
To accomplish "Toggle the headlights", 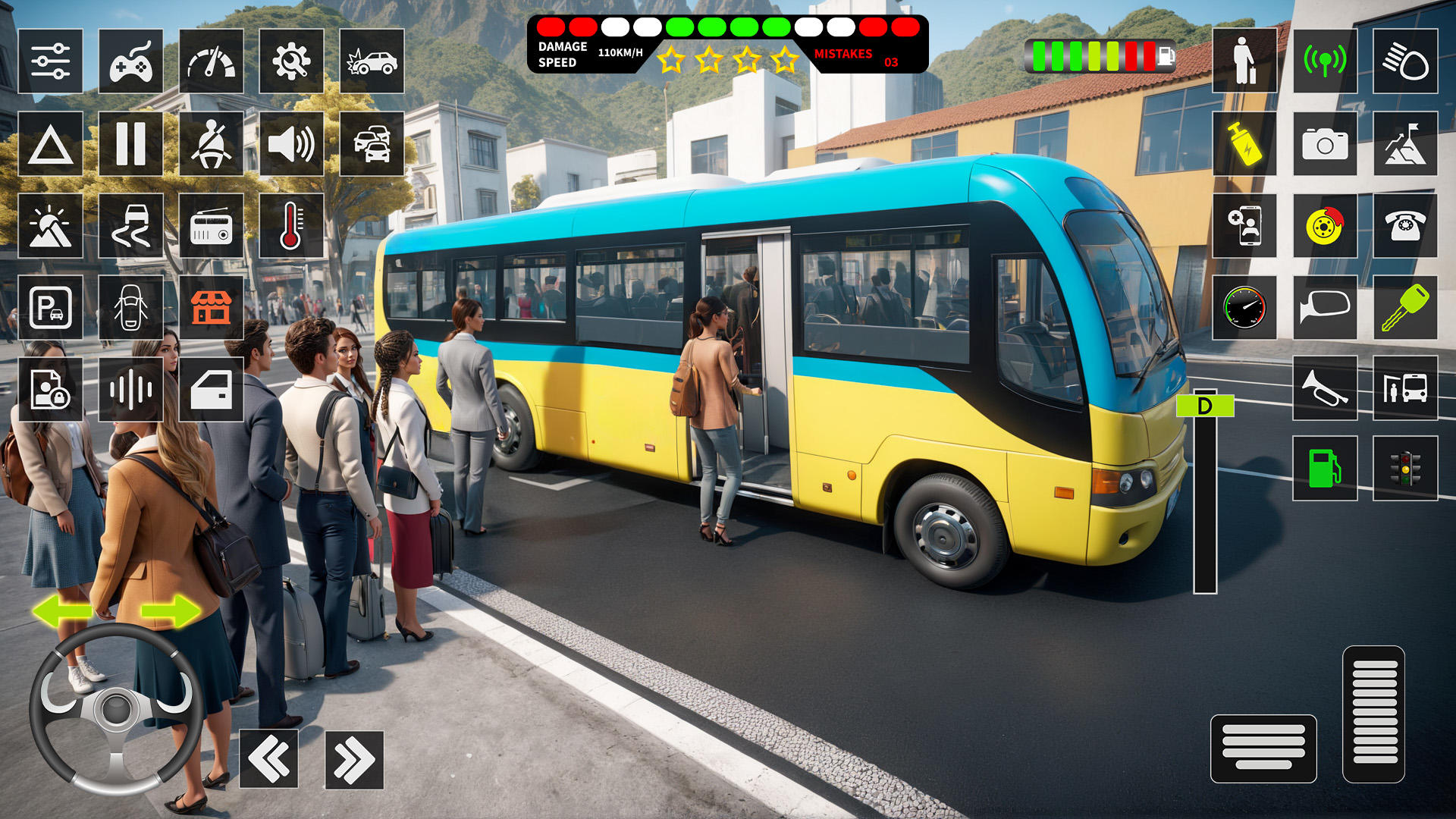I will coord(1404,61).
